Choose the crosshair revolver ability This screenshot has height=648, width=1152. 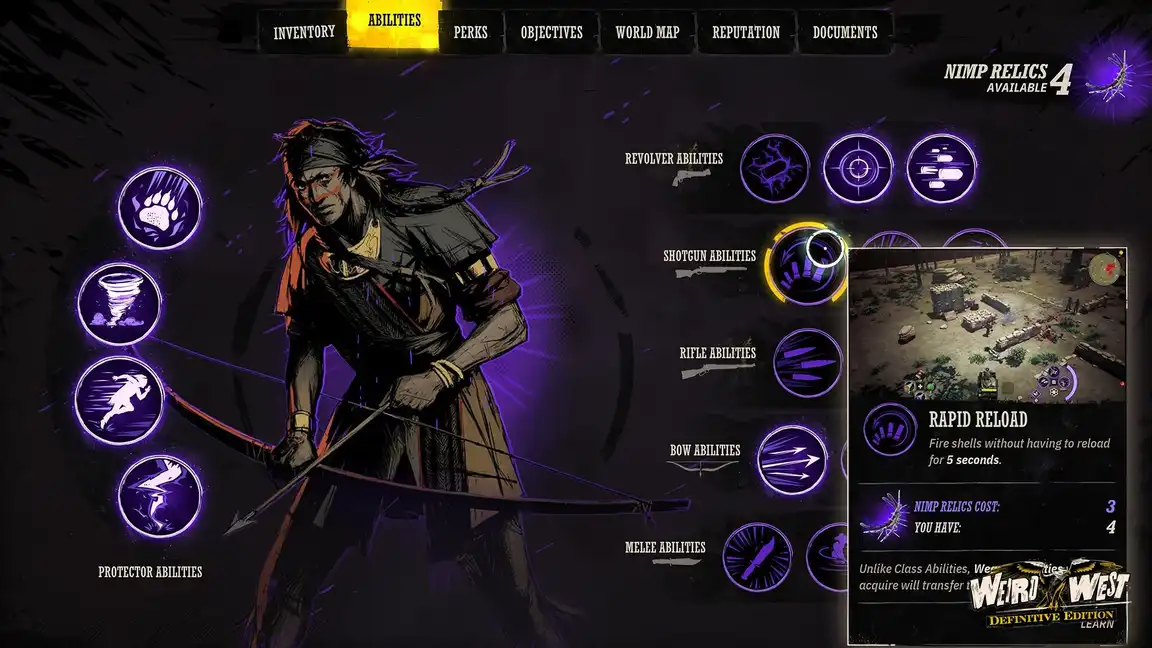[858, 168]
